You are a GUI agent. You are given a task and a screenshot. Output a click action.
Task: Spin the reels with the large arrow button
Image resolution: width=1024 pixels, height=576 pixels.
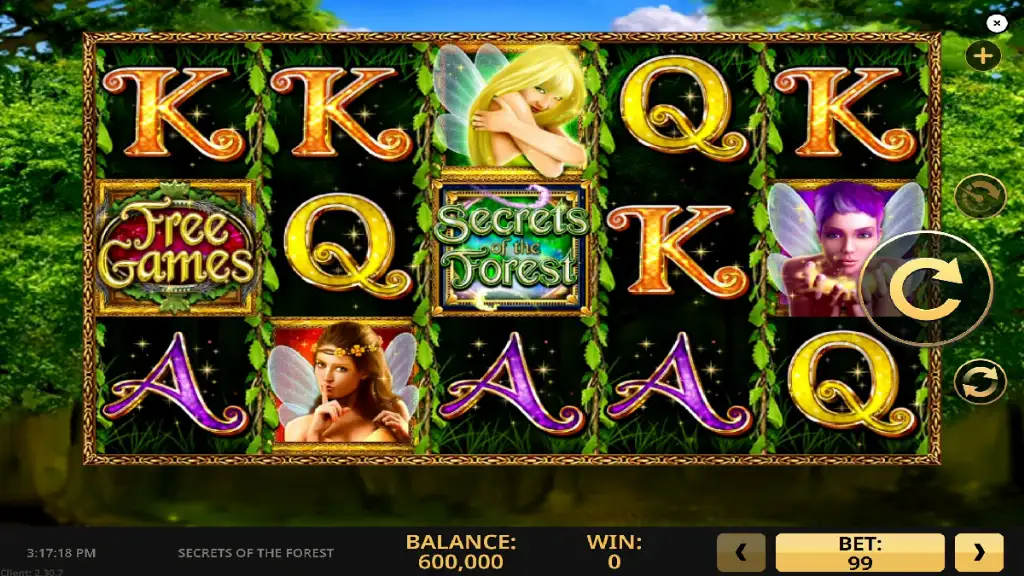925,289
